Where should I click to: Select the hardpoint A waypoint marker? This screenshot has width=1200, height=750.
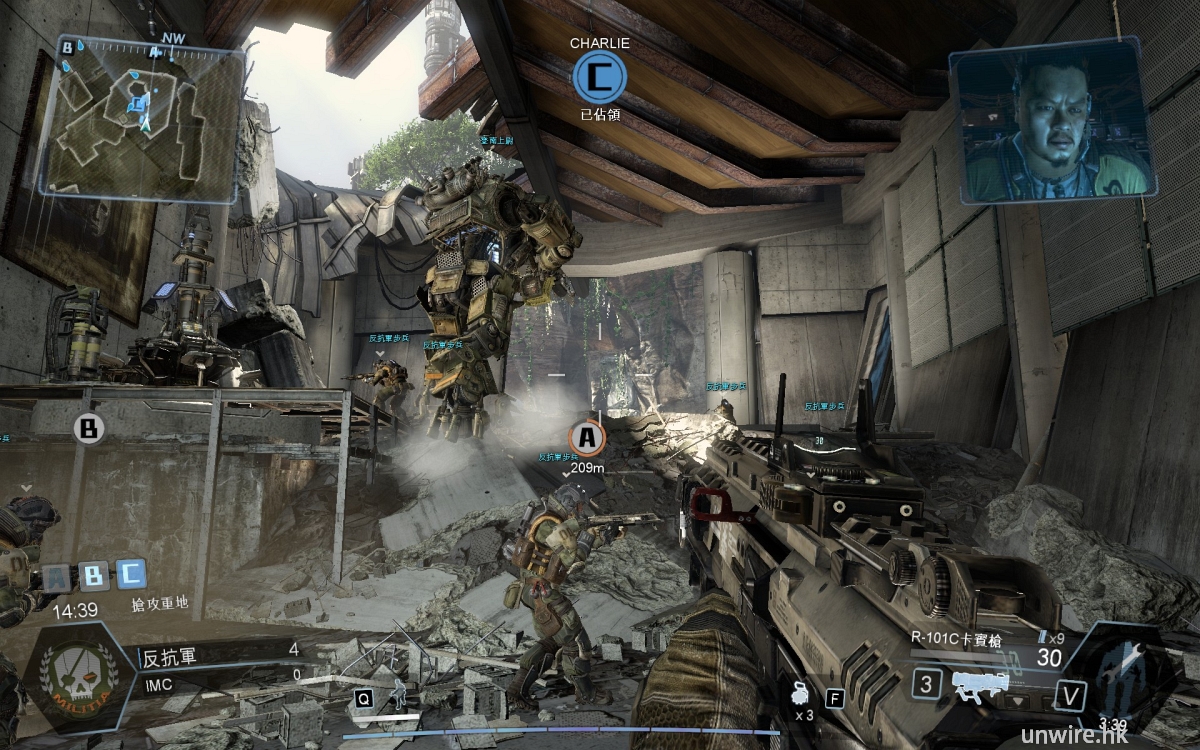pos(587,437)
